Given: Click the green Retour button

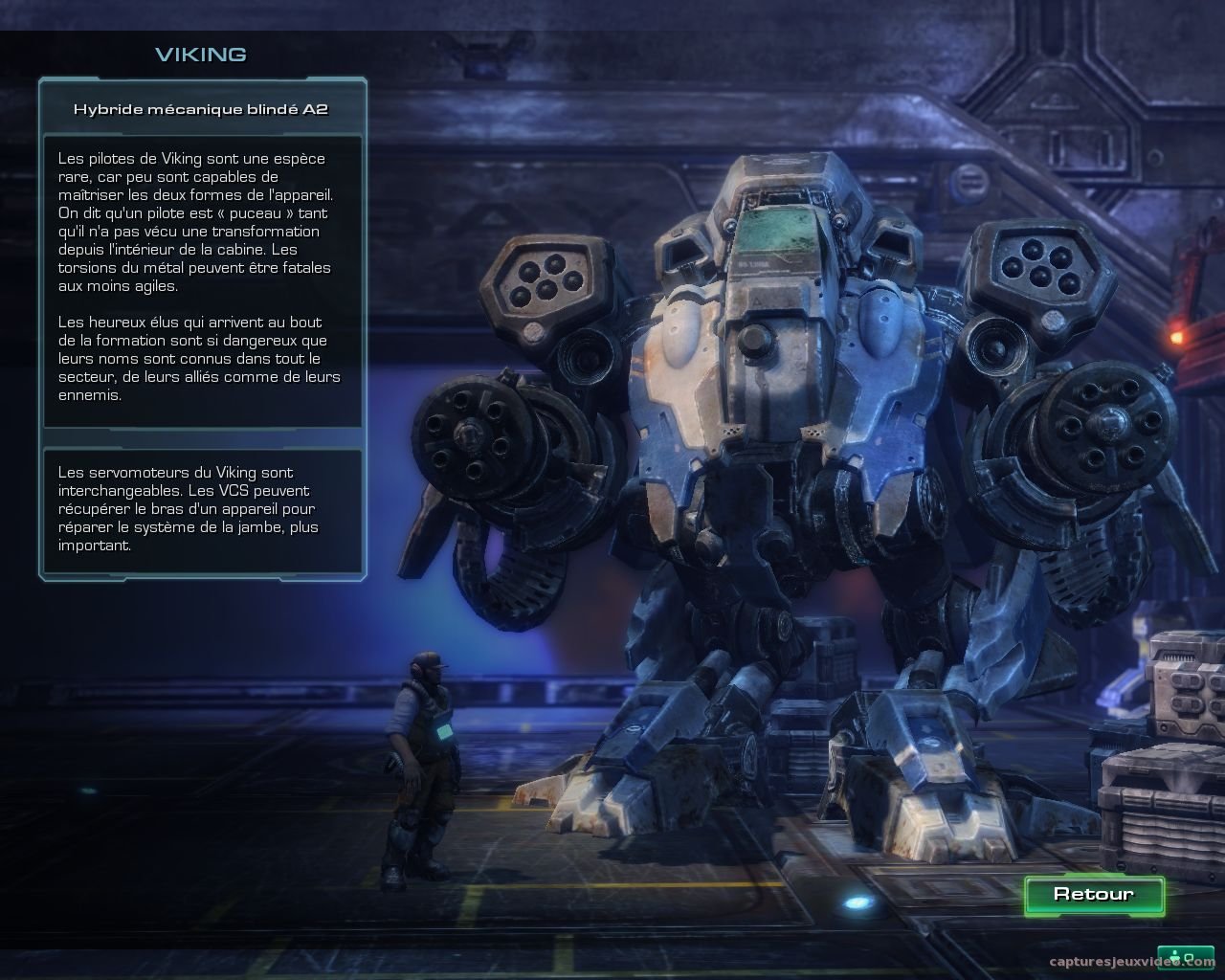Looking at the screenshot, I should [1094, 895].
